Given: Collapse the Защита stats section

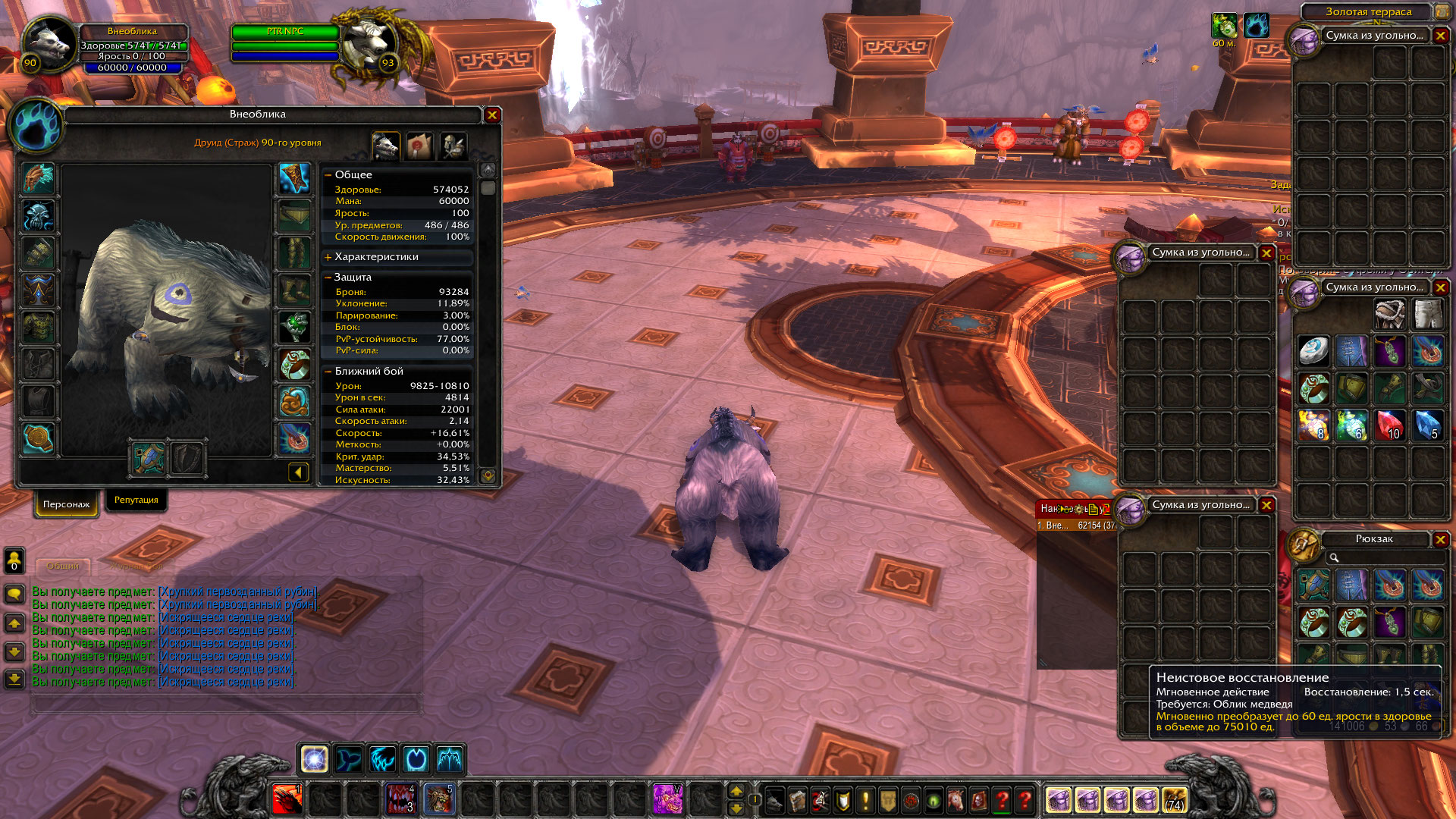Looking at the screenshot, I should click(x=328, y=278).
